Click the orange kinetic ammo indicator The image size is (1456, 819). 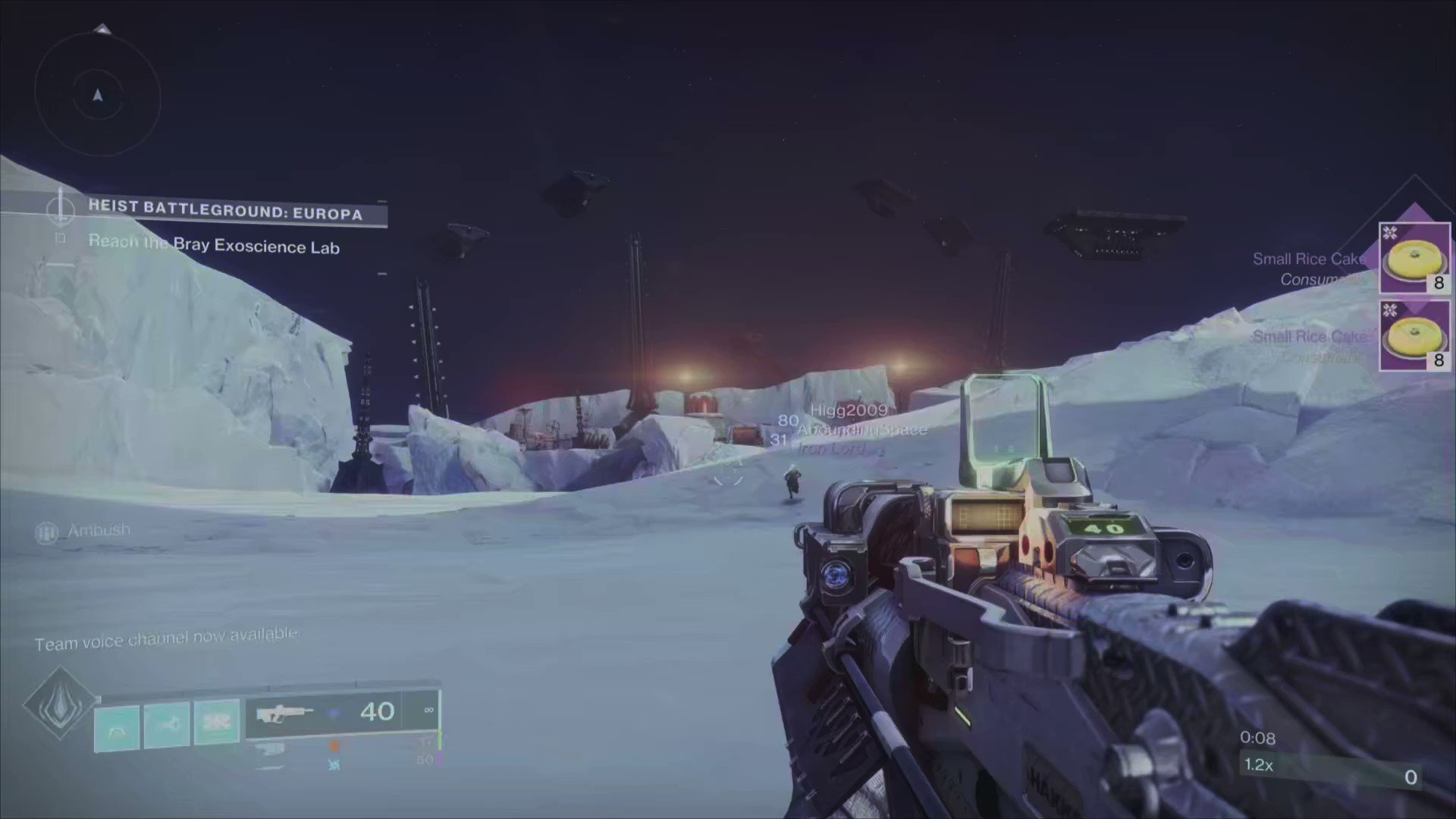coord(336,746)
